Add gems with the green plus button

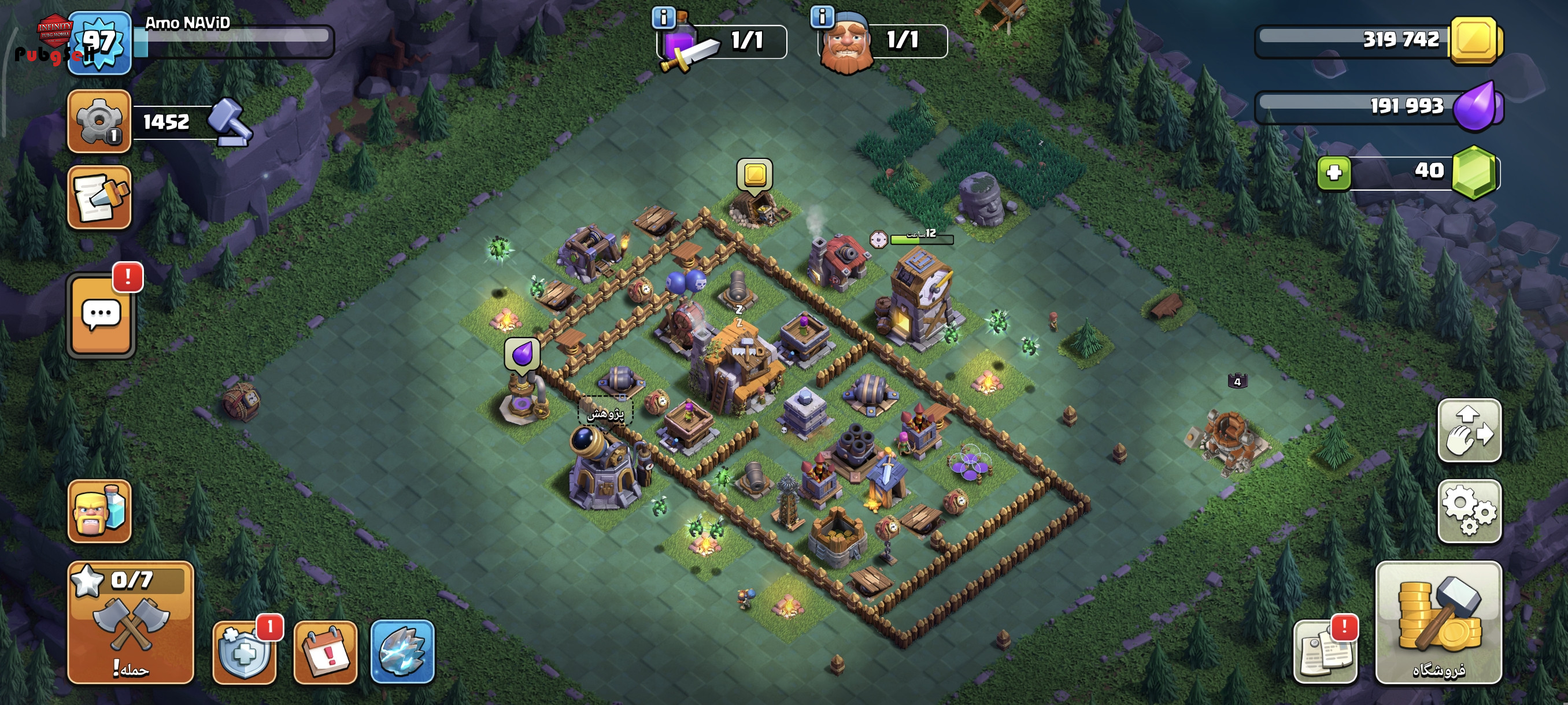point(1334,173)
